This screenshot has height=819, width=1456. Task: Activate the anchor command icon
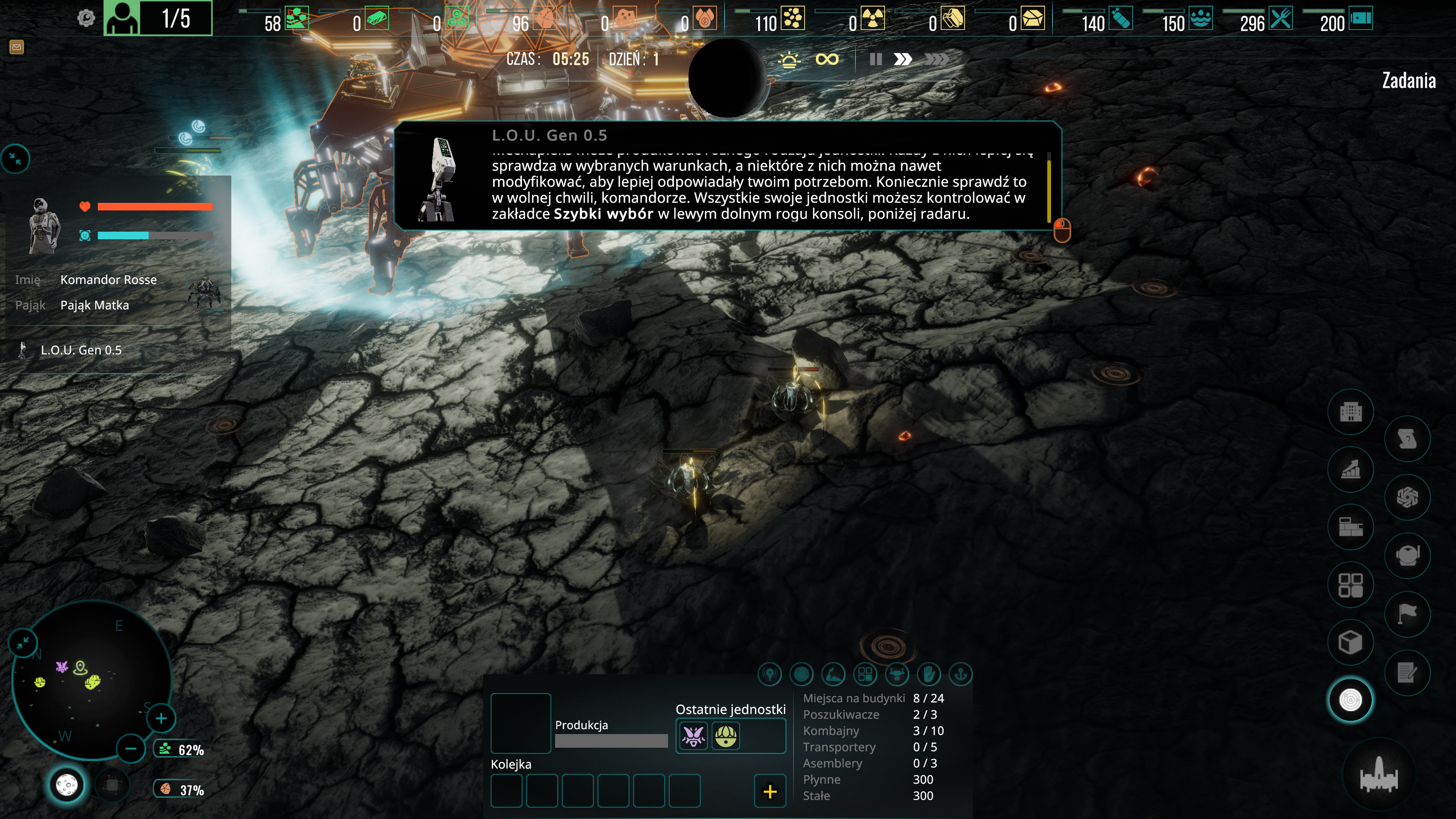(x=960, y=674)
